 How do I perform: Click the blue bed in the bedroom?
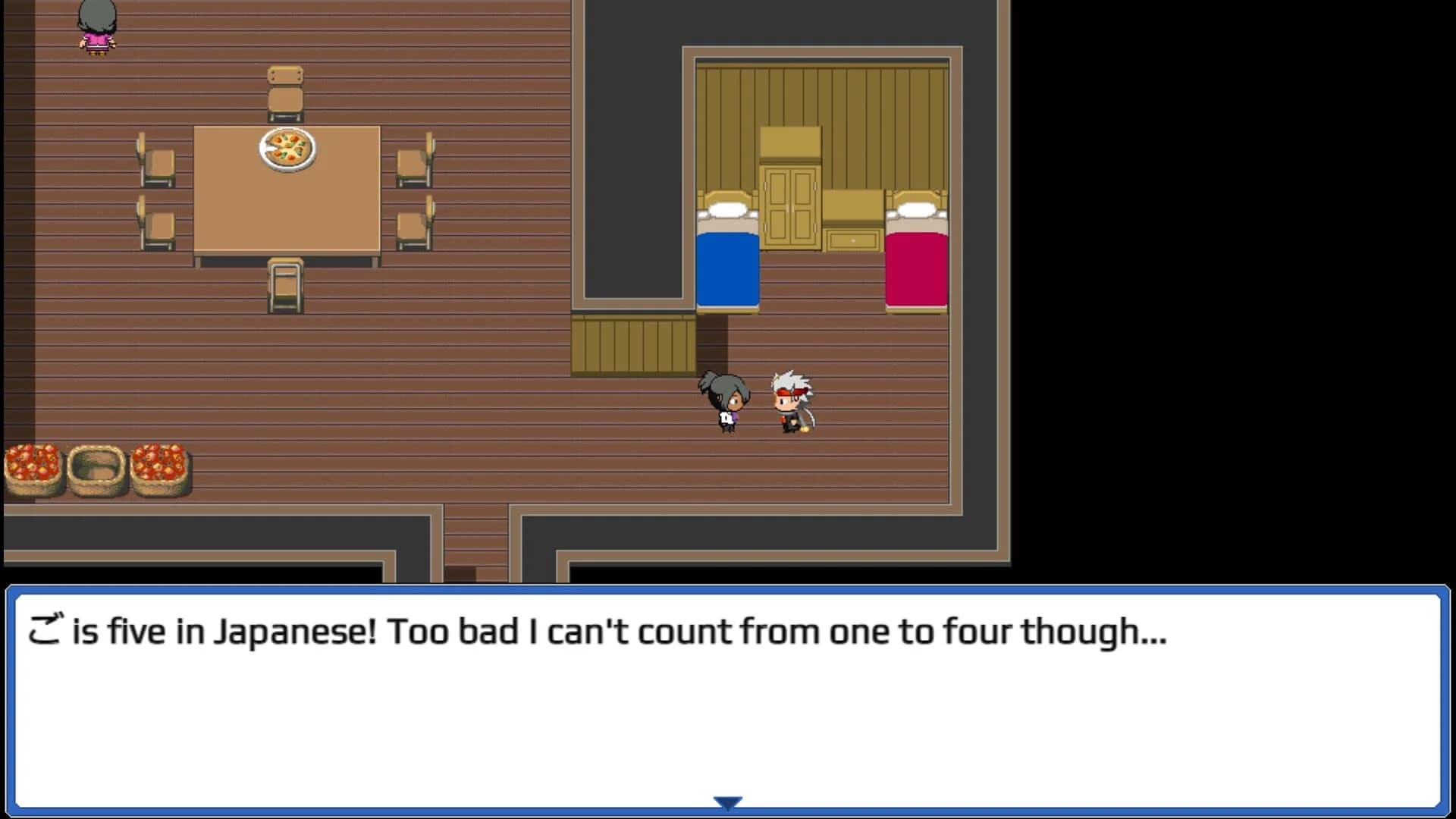click(x=726, y=265)
